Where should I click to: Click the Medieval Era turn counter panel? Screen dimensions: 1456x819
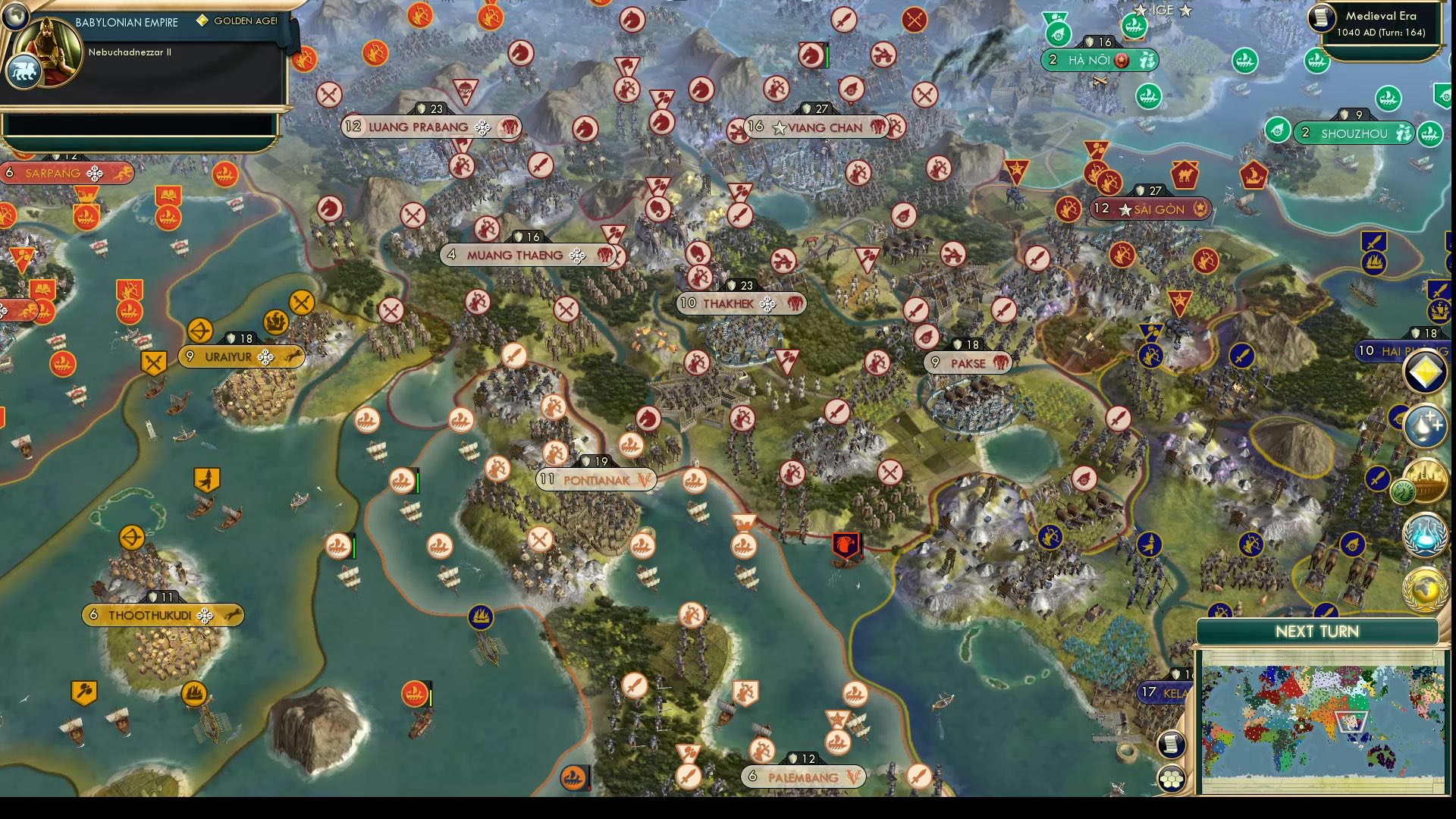pos(1379,24)
